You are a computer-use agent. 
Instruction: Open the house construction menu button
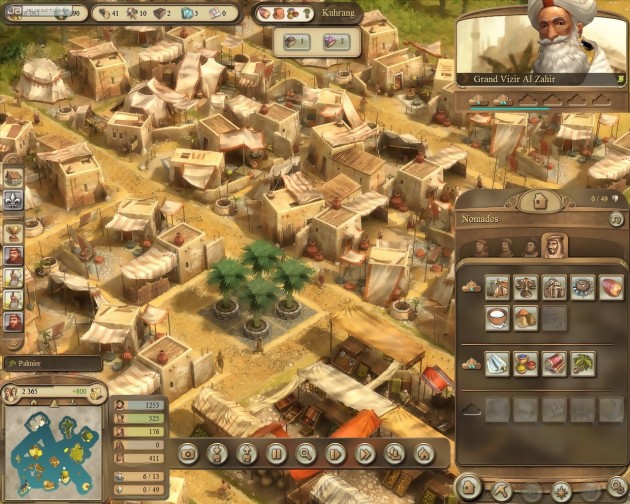pos(538,200)
